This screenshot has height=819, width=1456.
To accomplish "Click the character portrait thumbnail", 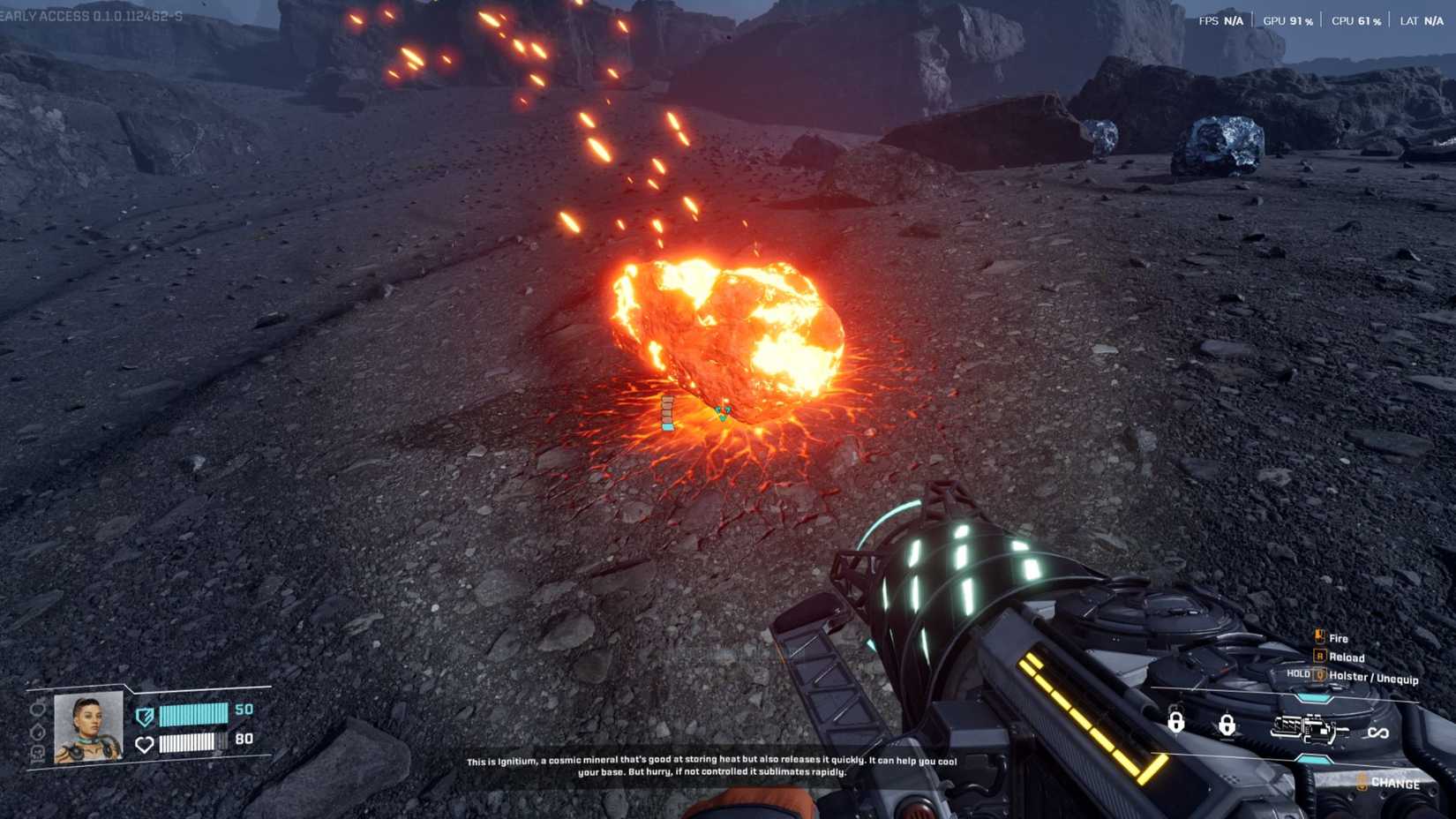I will (x=87, y=728).
